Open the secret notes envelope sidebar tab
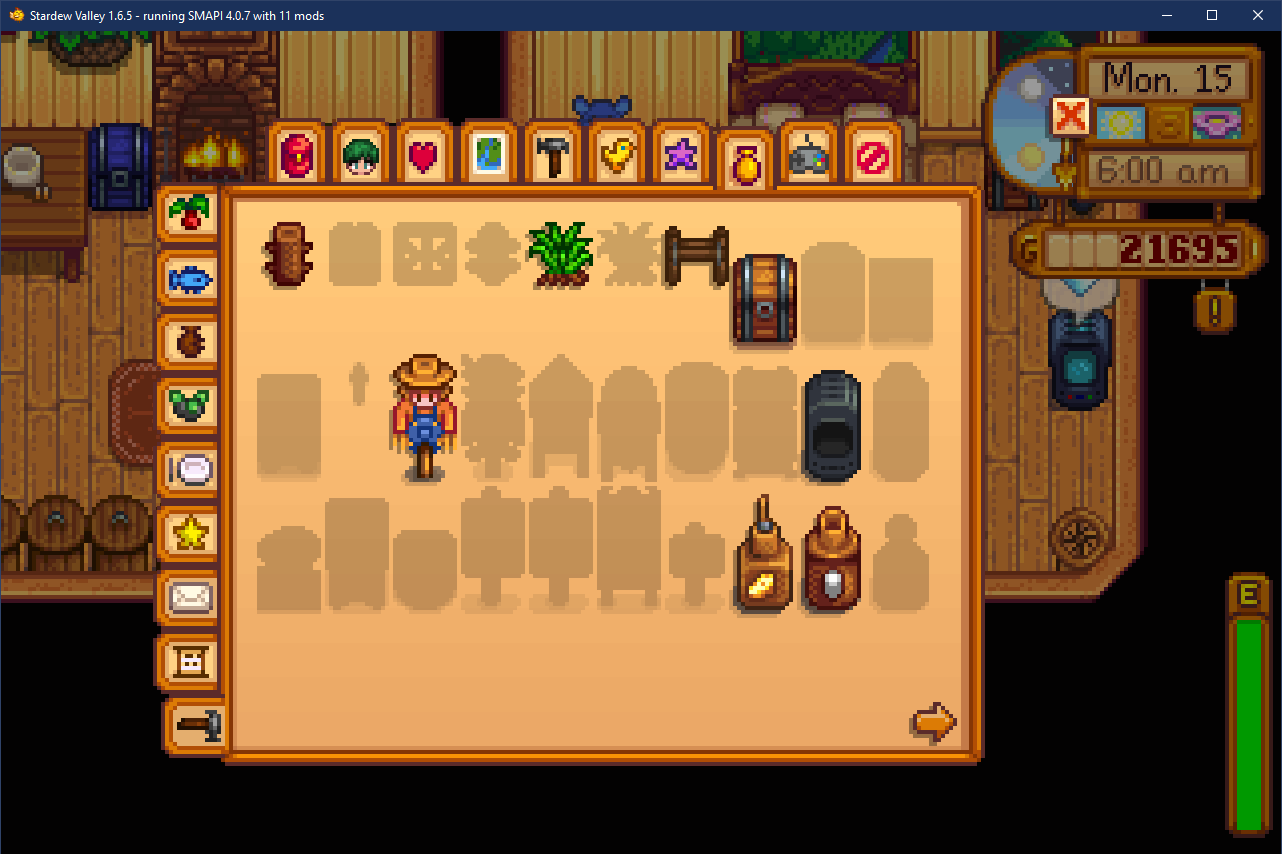The width and height of the screenshot is (1282, 854). 189,598
